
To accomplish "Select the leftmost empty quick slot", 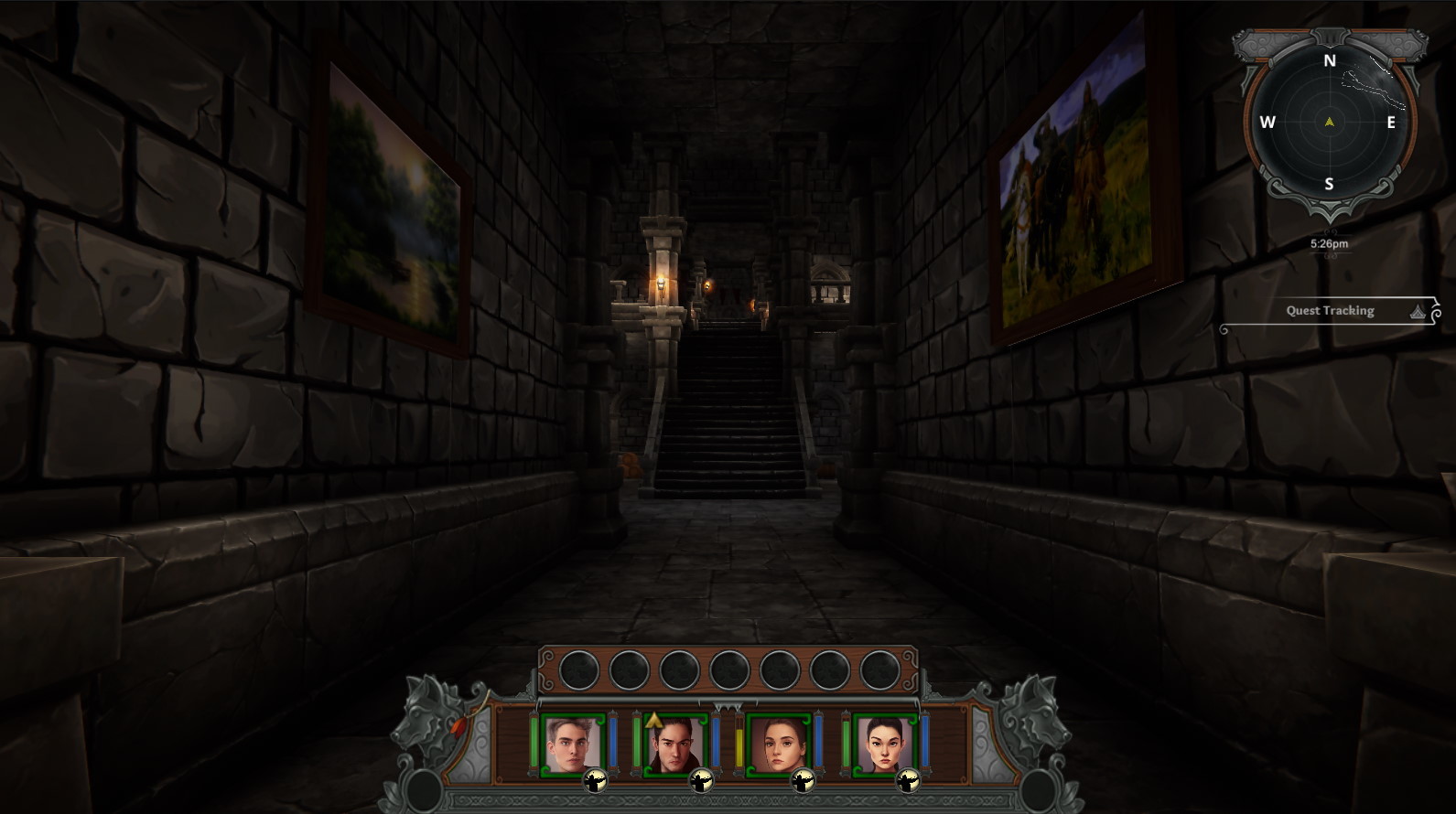I will [579, 668].
